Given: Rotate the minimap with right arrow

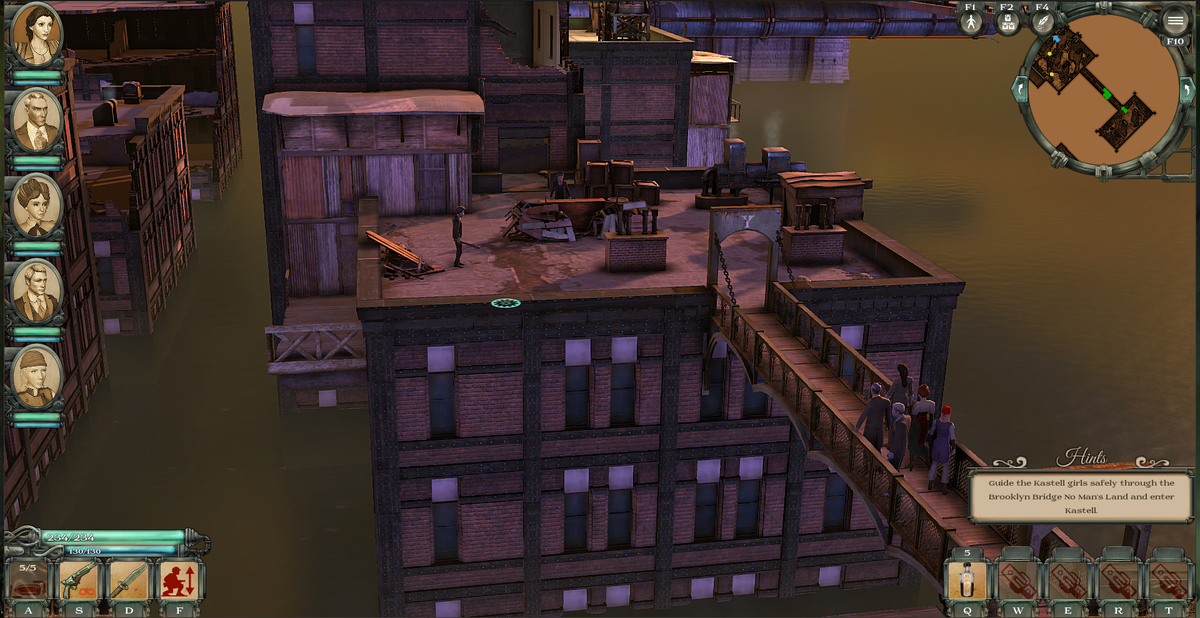Looking at the screenshot, I should [x=1189, y=89].
